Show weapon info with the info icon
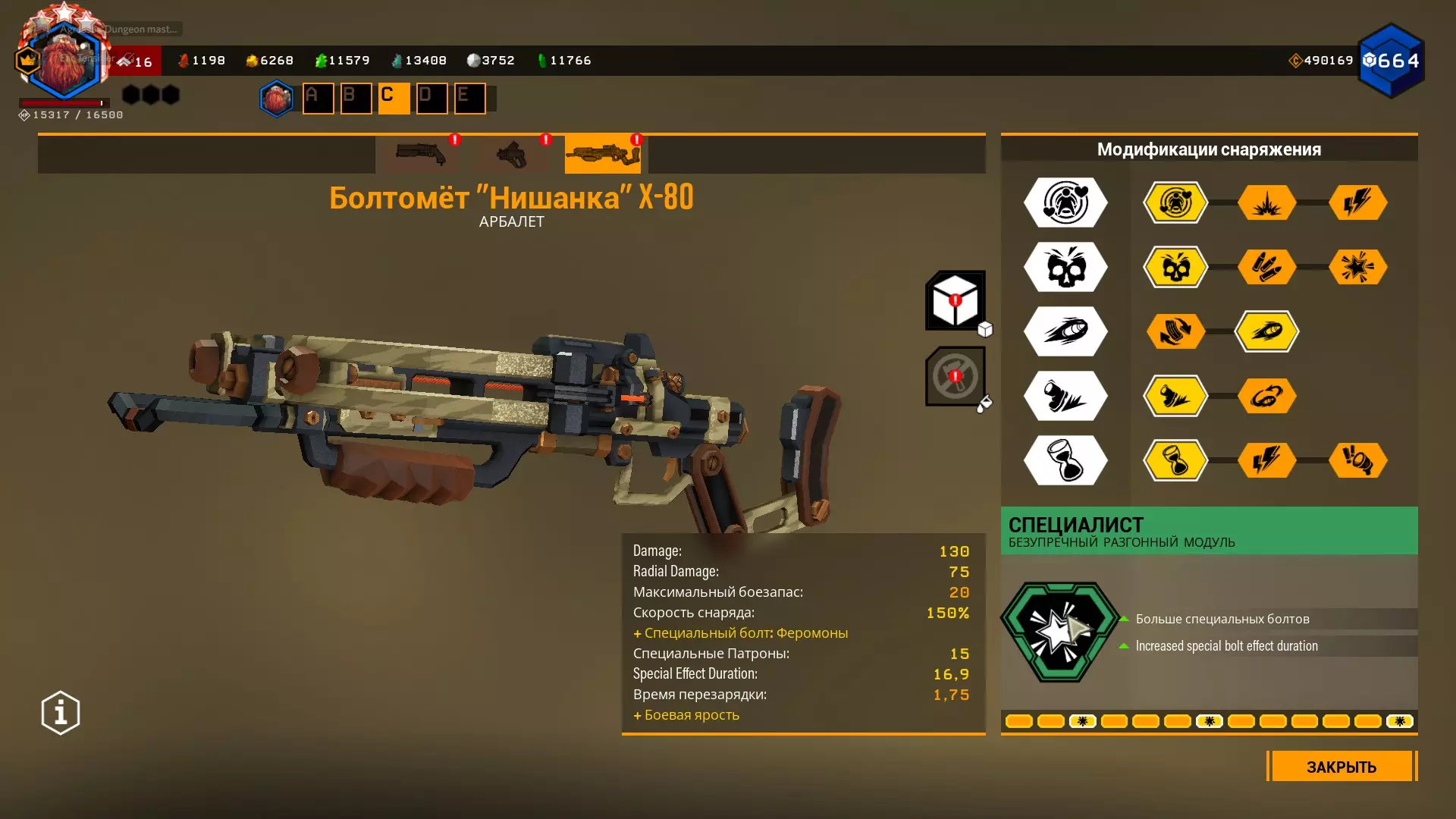The width and height of the screenshot is (1456, 819). 61,713
